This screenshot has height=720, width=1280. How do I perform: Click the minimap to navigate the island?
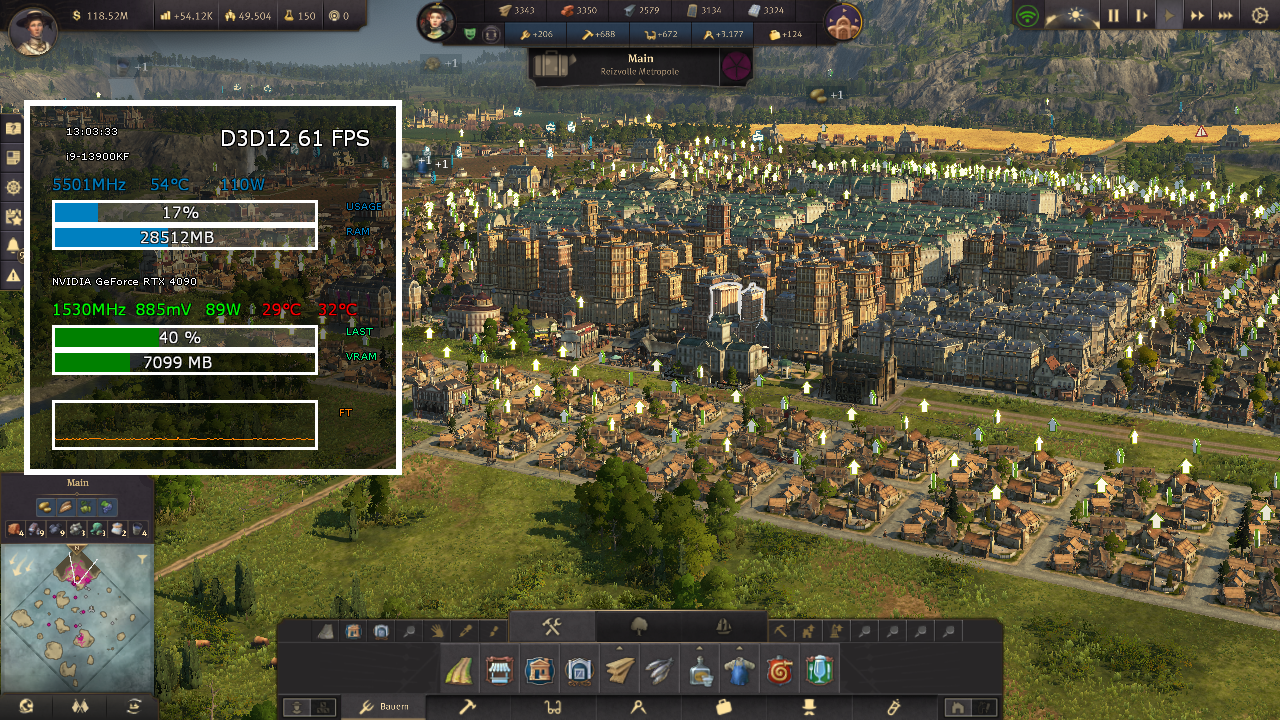pyautogui.click(x=77, y=615)
